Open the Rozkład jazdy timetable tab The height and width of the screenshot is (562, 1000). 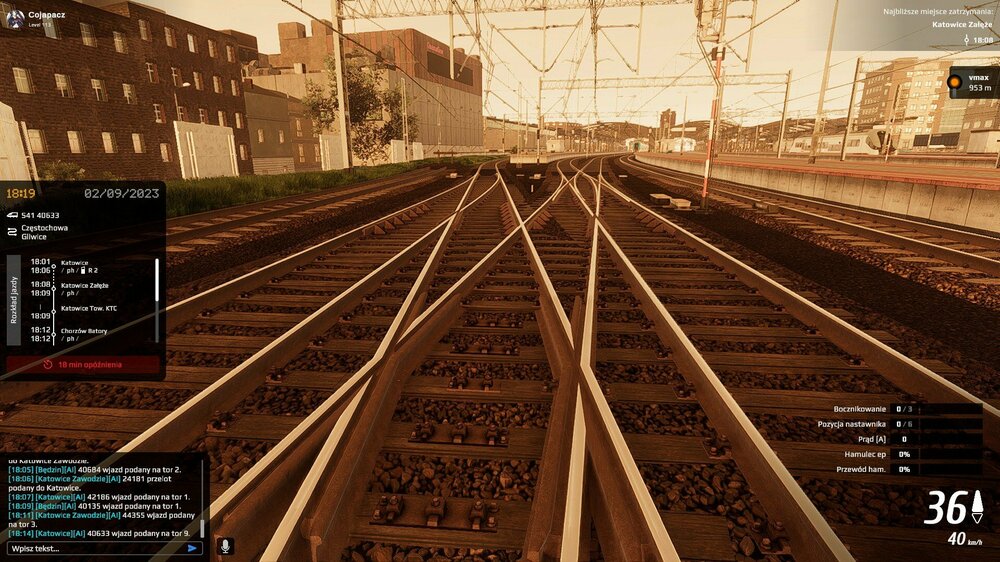tap(14, 300)
